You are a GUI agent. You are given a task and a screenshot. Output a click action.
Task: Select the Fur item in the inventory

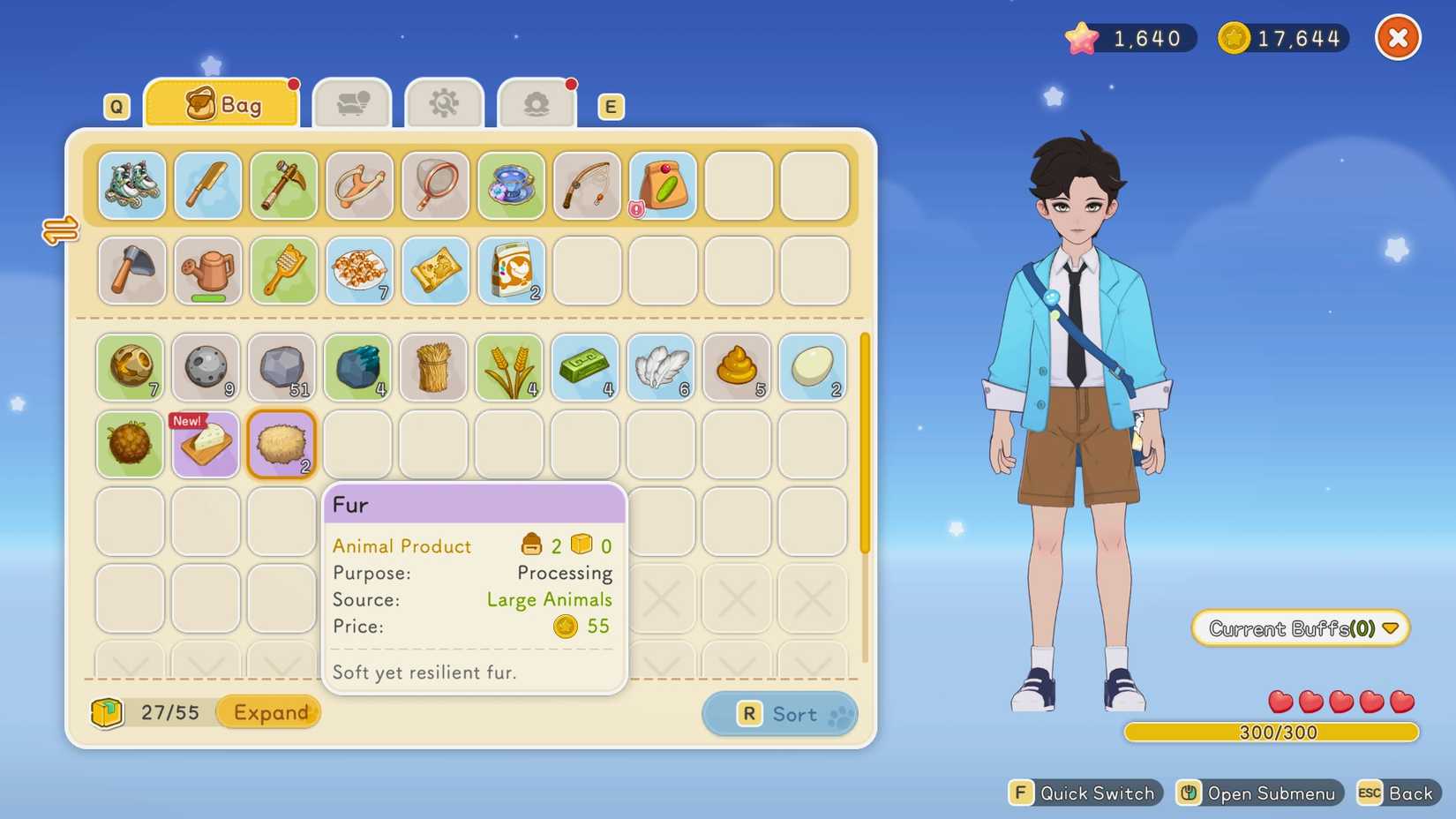click(281, 444)
